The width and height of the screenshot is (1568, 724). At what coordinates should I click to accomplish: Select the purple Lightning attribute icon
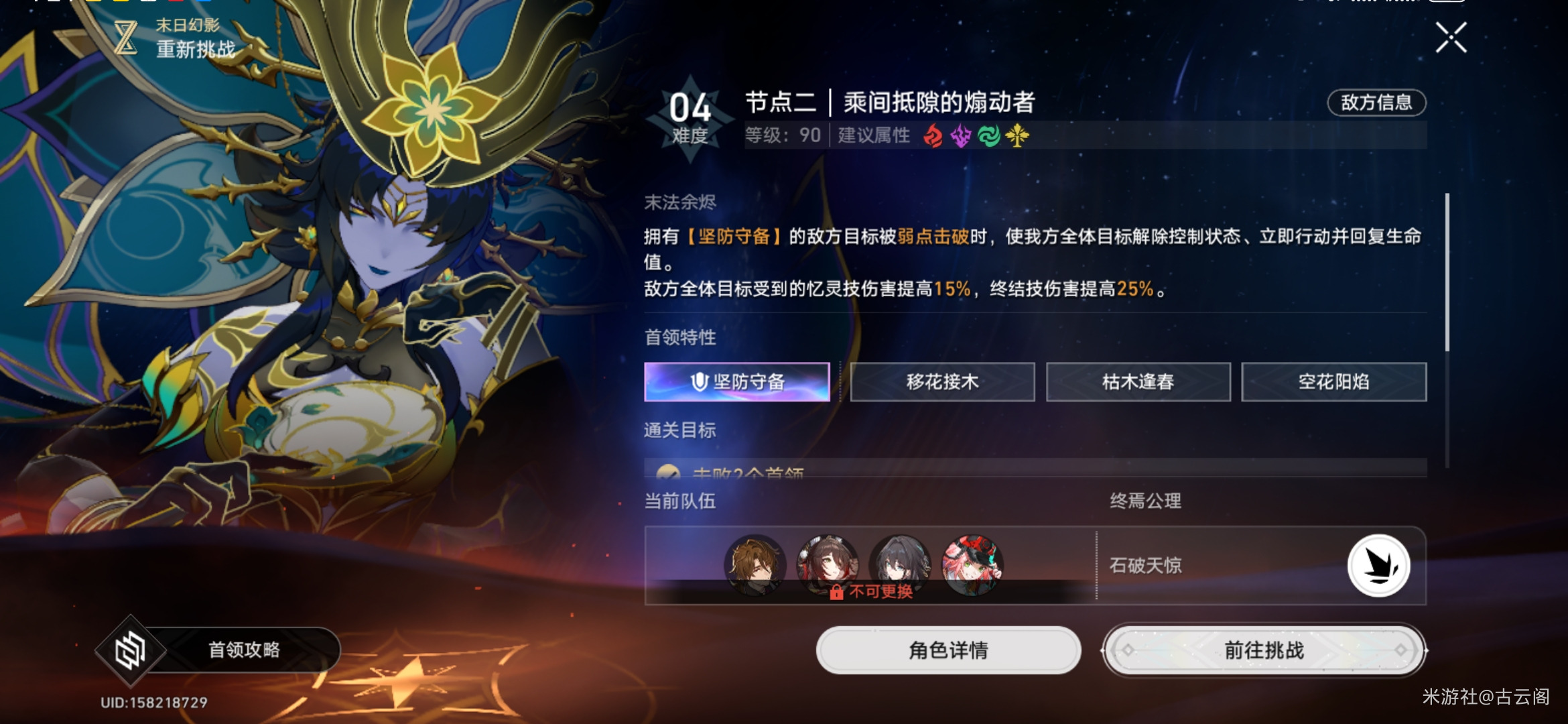(x=960, y=136)
